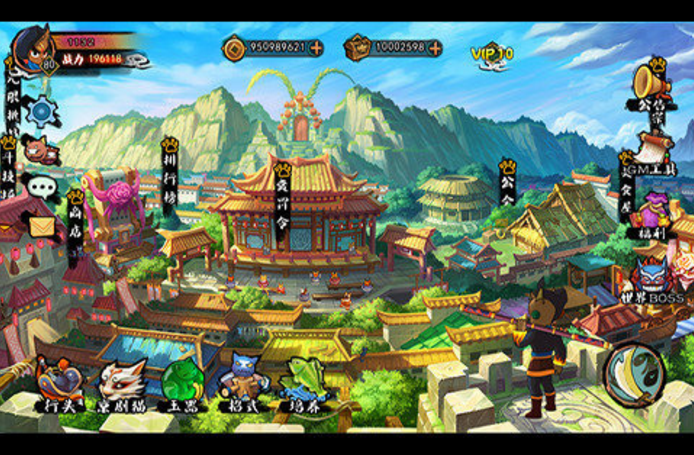Add more treasure chest currency with plus
The width and height of the screenshot is (694, 455).
click(x=435, y=47)
